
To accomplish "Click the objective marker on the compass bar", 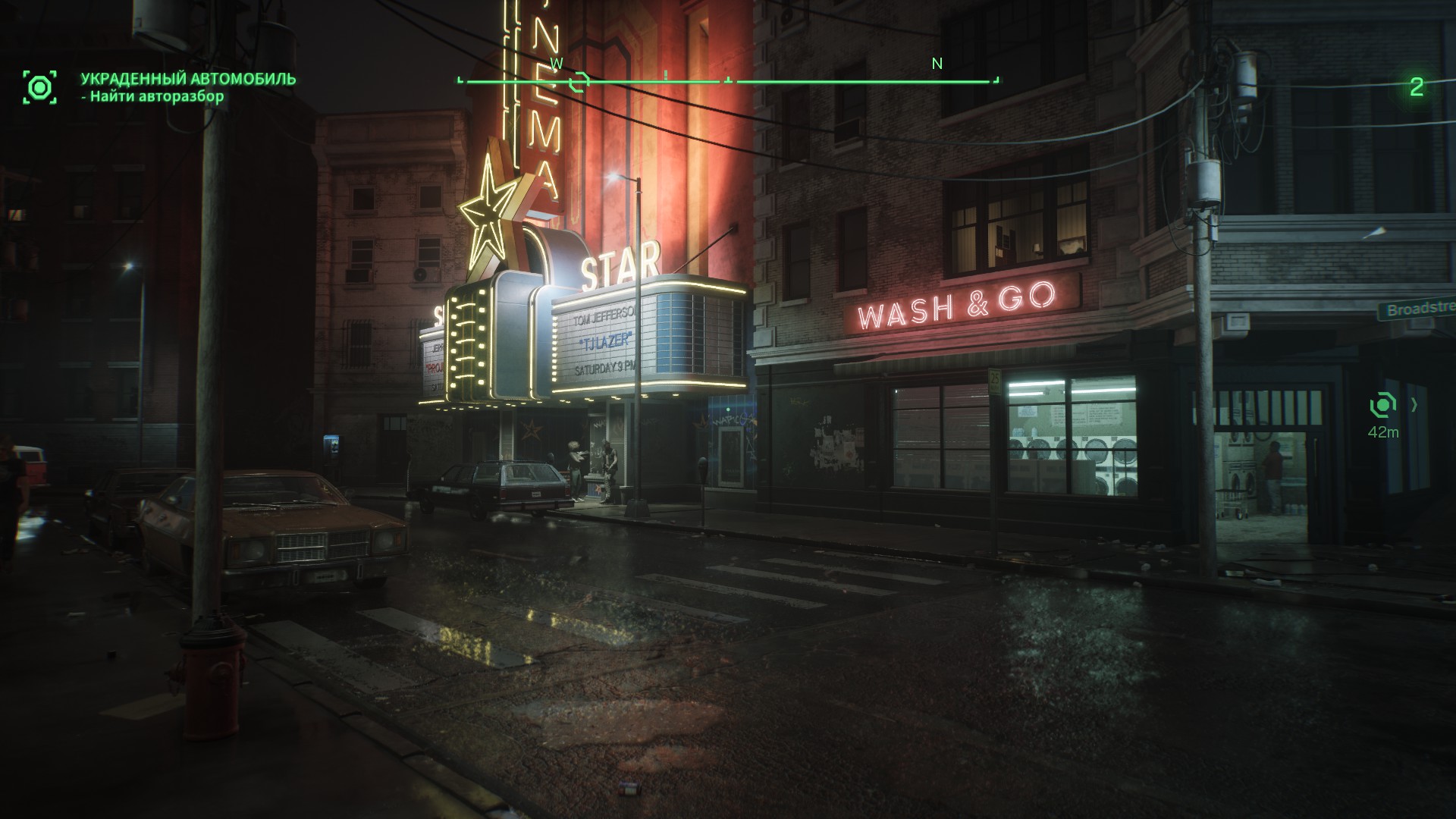I will coord(581,80).
